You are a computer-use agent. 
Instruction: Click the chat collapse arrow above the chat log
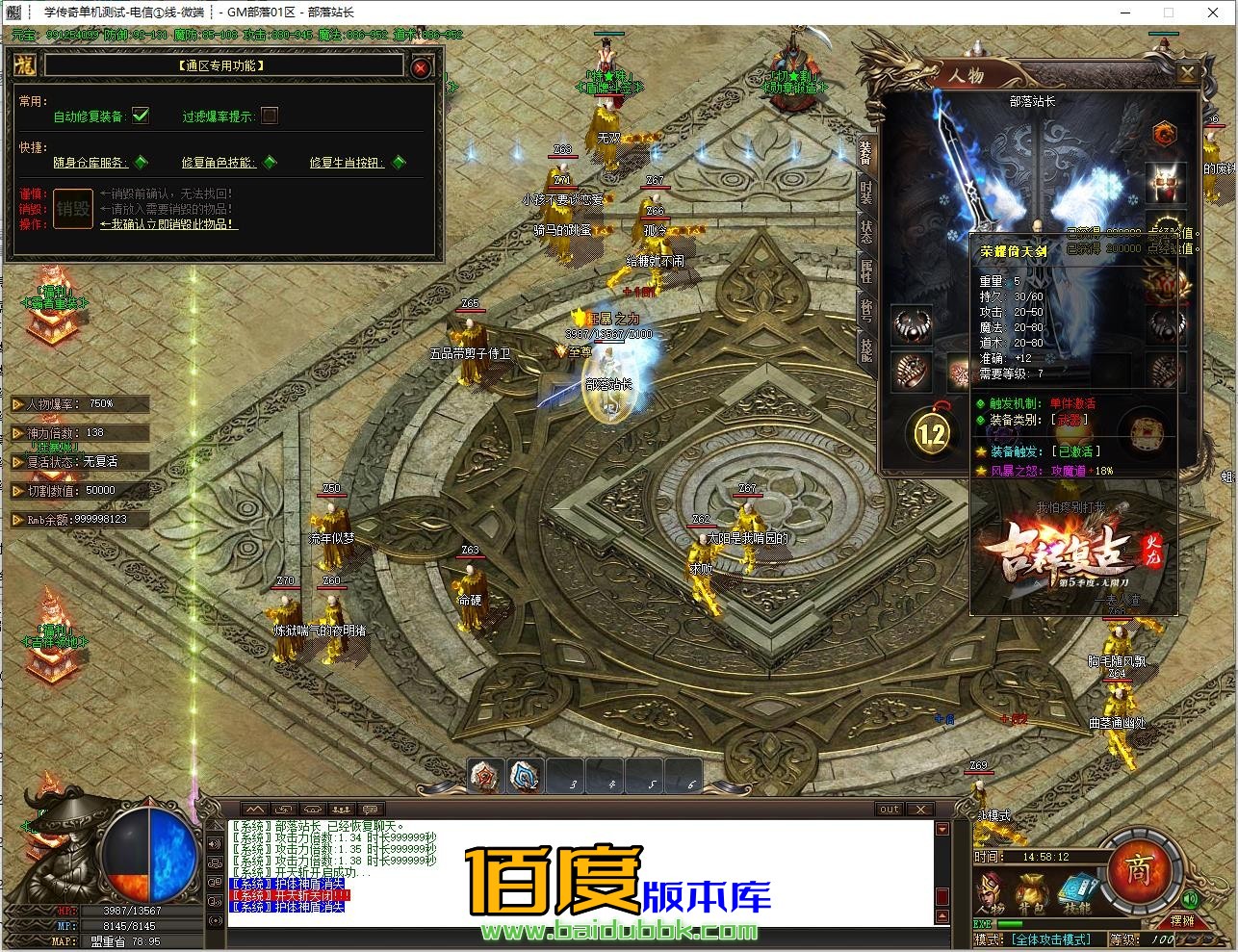253,810
